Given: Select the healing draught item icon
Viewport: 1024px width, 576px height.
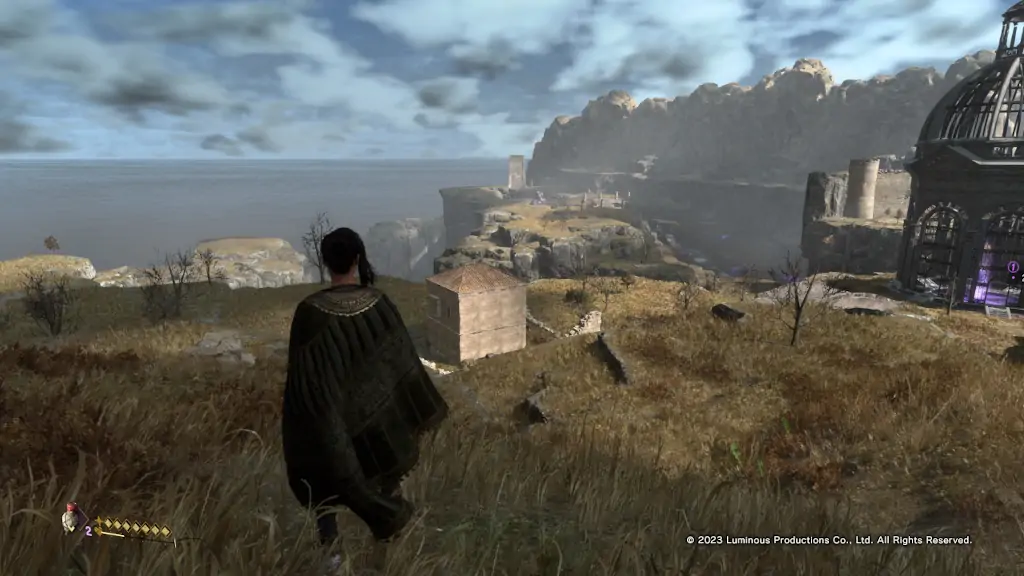Looking at the screenshot, I should pos(70,518).
